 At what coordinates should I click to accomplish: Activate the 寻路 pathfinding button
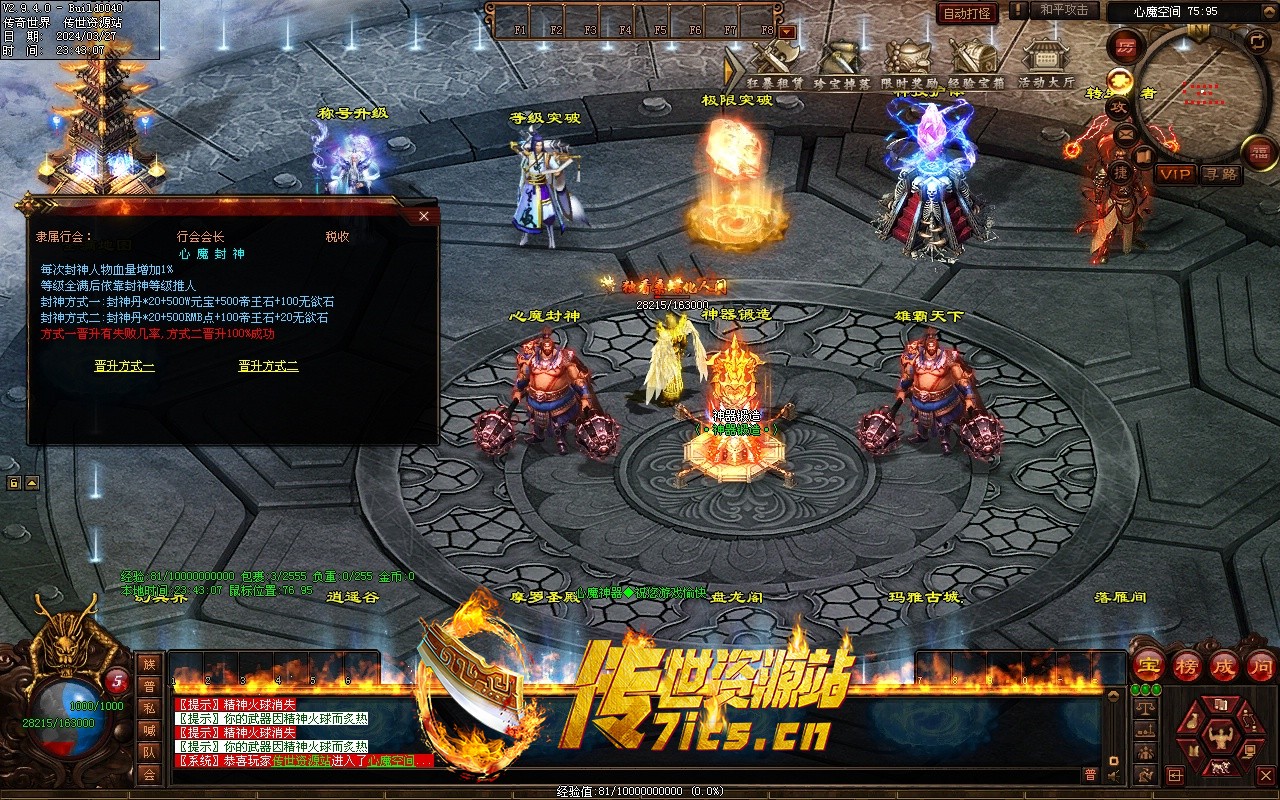coord(1220,174)
